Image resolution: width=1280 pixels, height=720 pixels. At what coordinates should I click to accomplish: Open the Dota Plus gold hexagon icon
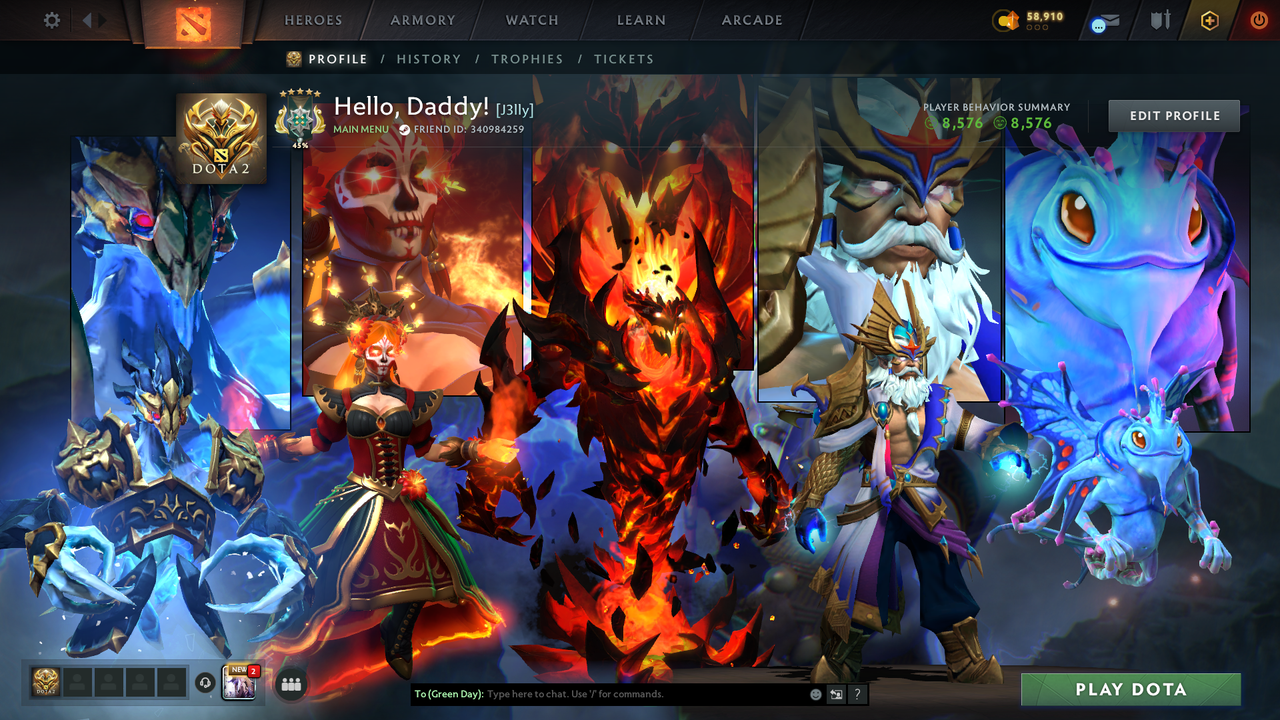pyautogui.click(x=1208, y=20)
